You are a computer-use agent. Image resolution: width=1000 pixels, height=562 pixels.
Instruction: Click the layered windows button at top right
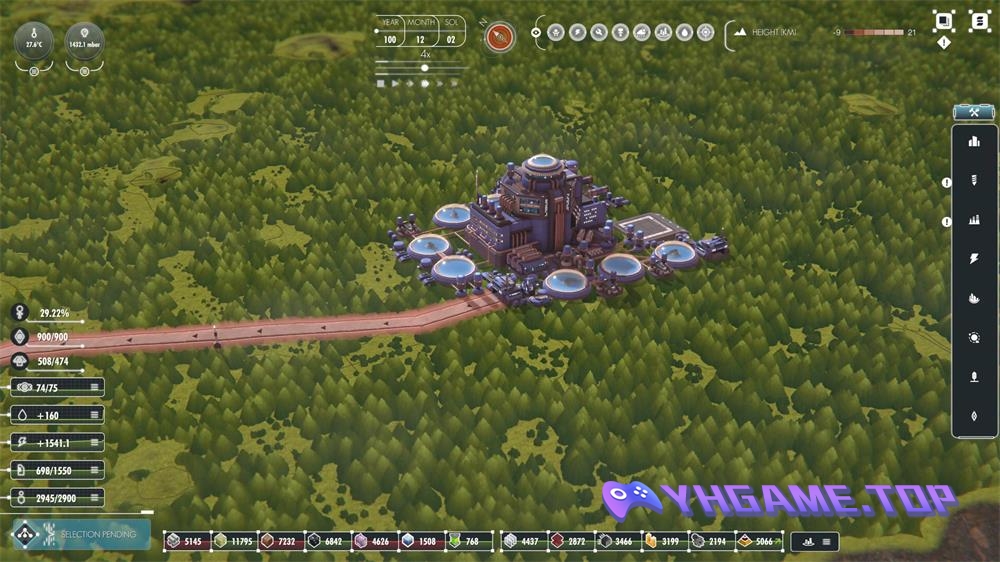tap(943, 21)
